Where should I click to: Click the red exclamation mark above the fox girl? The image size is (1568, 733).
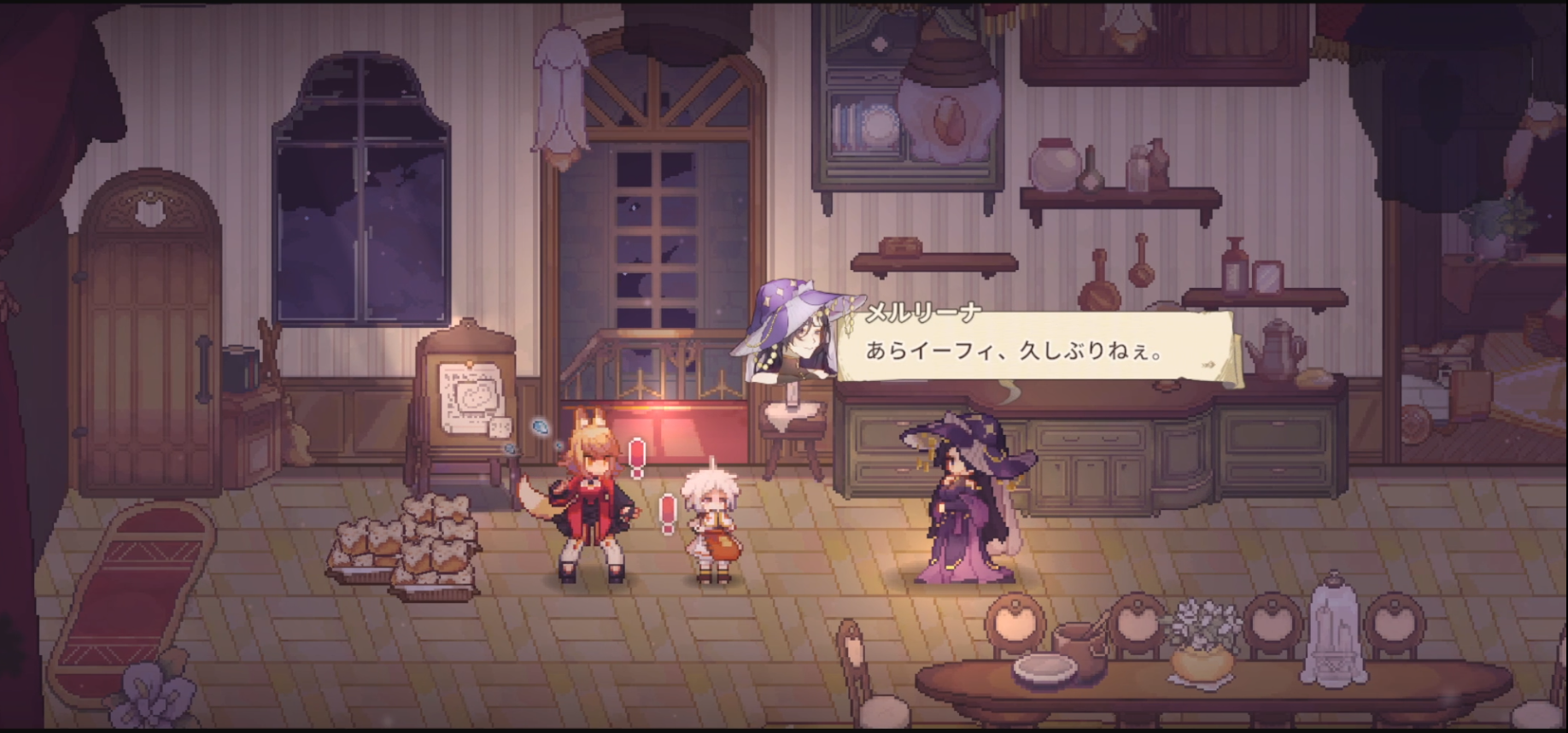click(x=636, y=457)
